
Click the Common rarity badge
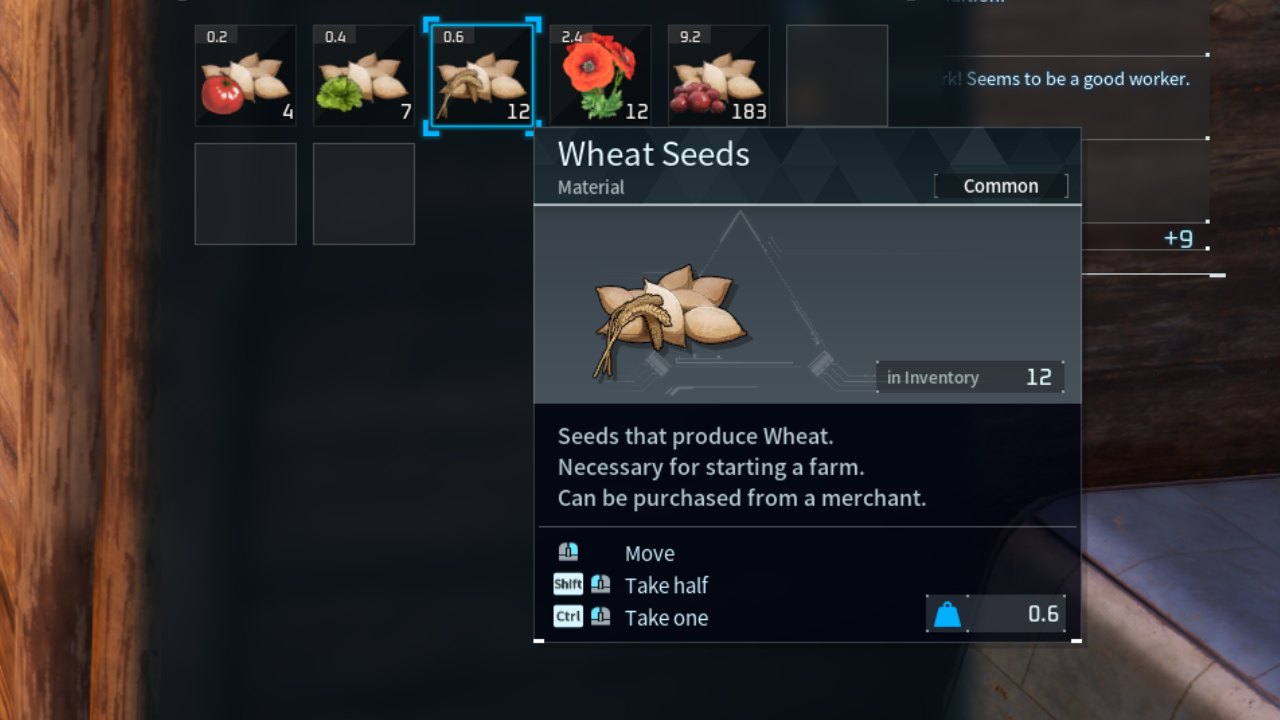1001,185
